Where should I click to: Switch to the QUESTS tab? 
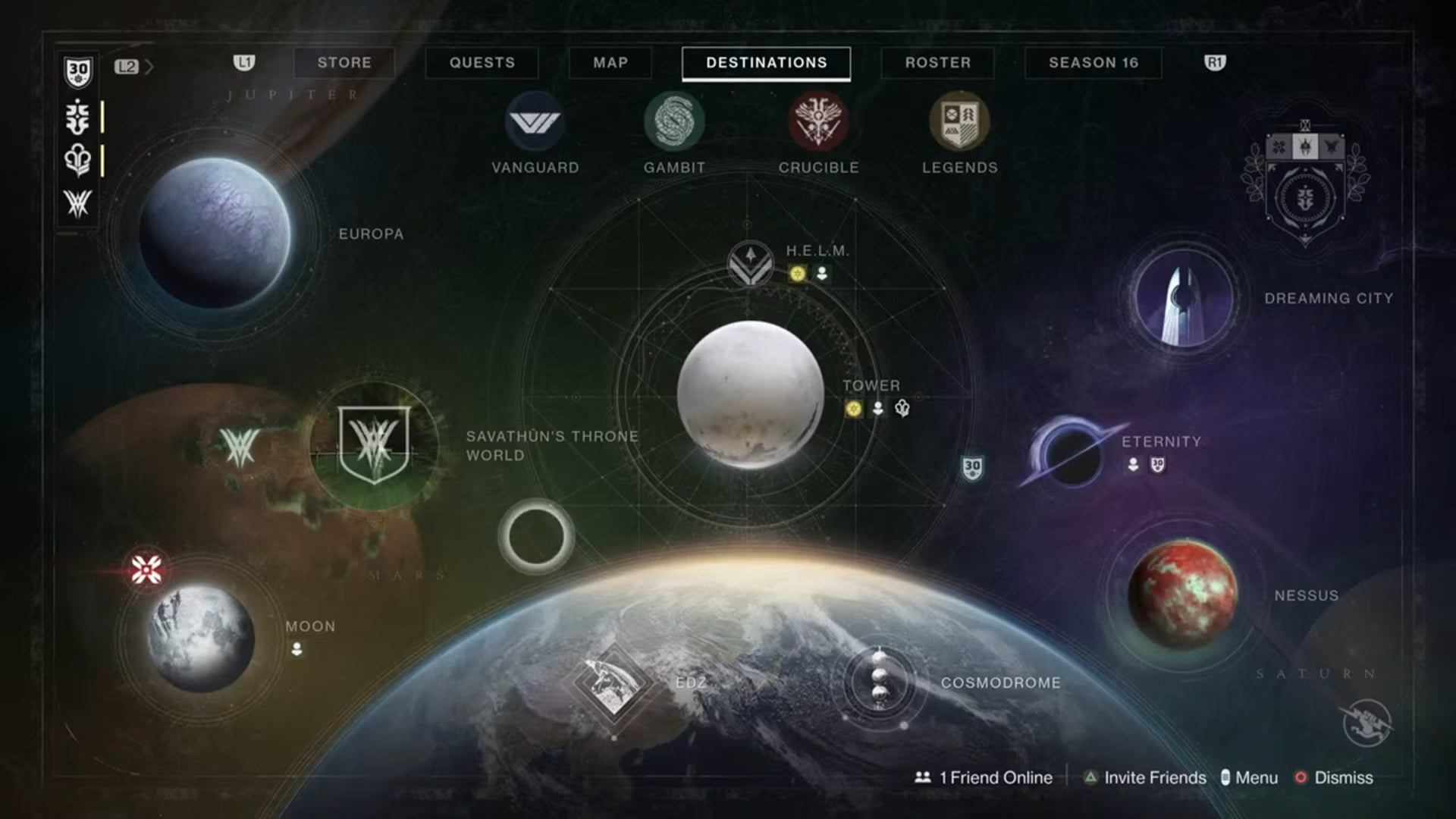(x=482, y=63)
